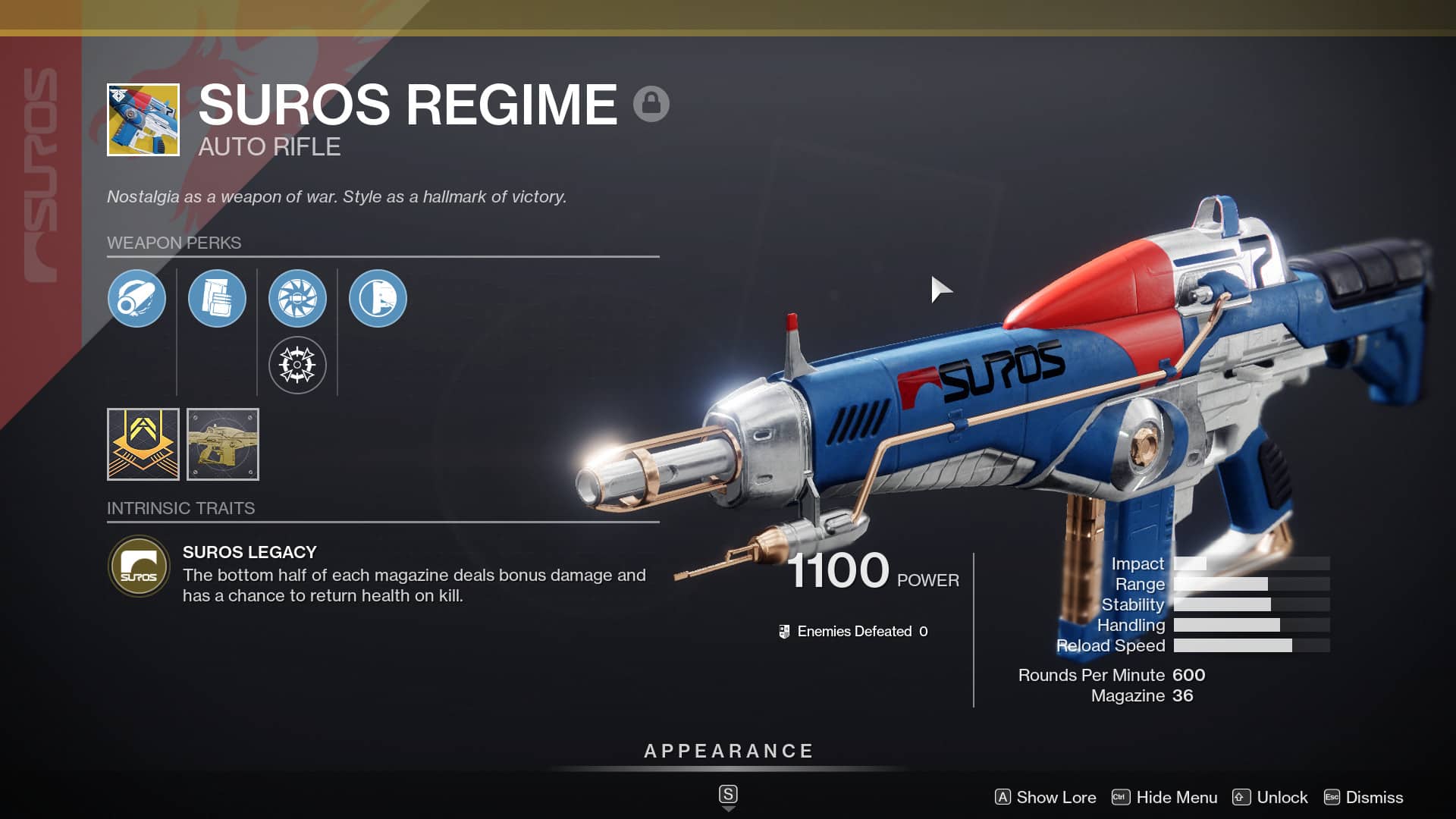Screen dimensions: 1456x819
Task: Select the third weapon perk trait icon
Action: [x=298, y=299]
